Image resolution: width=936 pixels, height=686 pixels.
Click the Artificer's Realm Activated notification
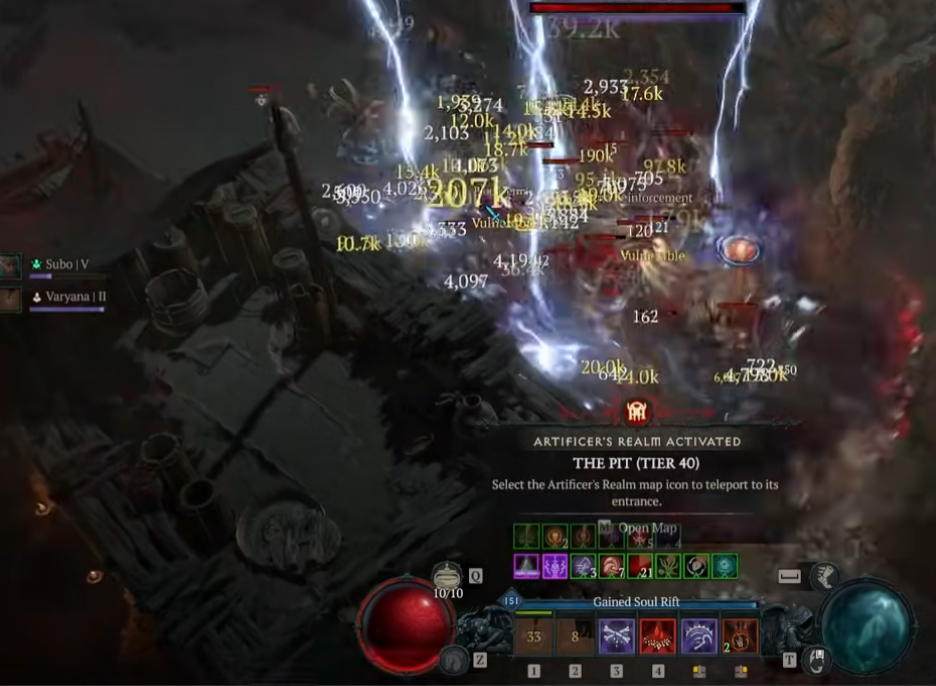click(636, 441)
